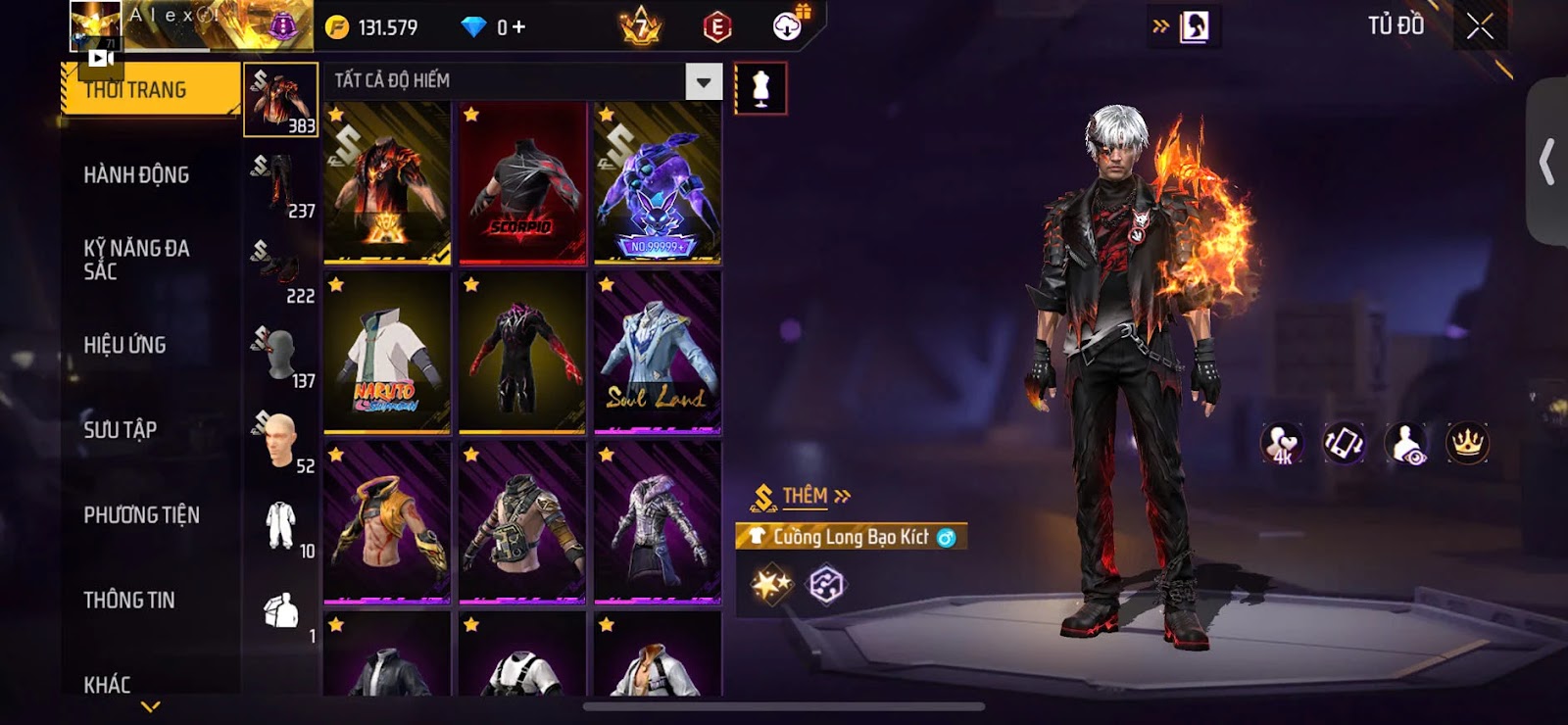
Task: Tap the Thêm button for more options
Action: point(815,496)
